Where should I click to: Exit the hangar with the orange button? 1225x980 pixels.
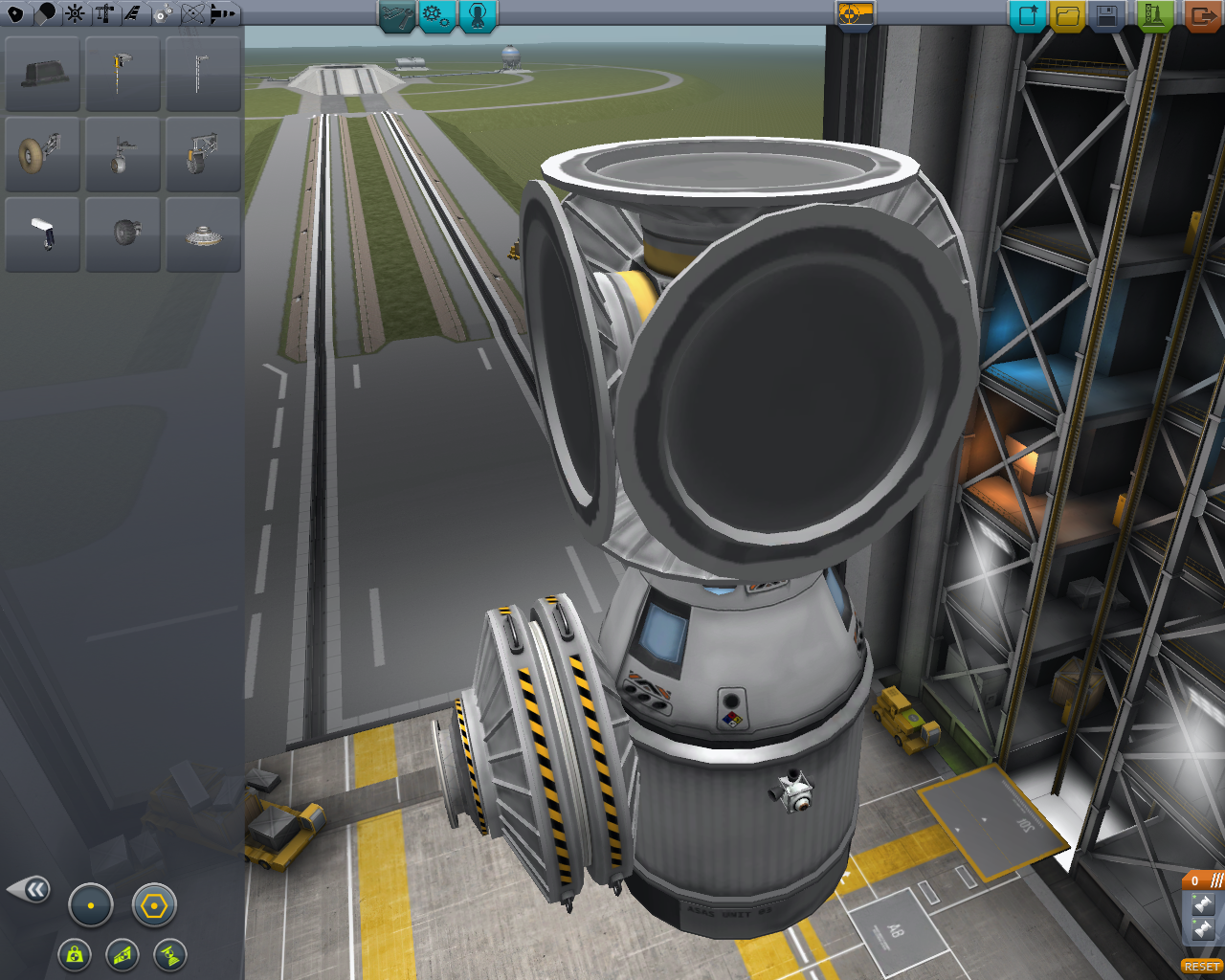1202,15
